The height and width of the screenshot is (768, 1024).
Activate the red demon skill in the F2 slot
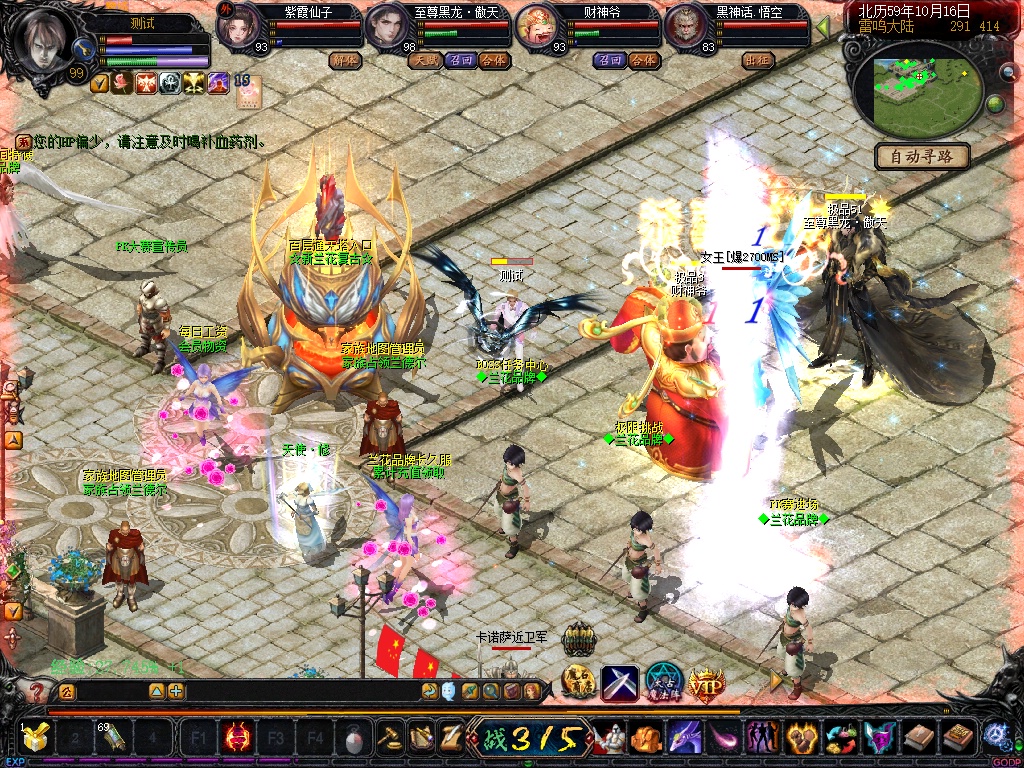237,739
